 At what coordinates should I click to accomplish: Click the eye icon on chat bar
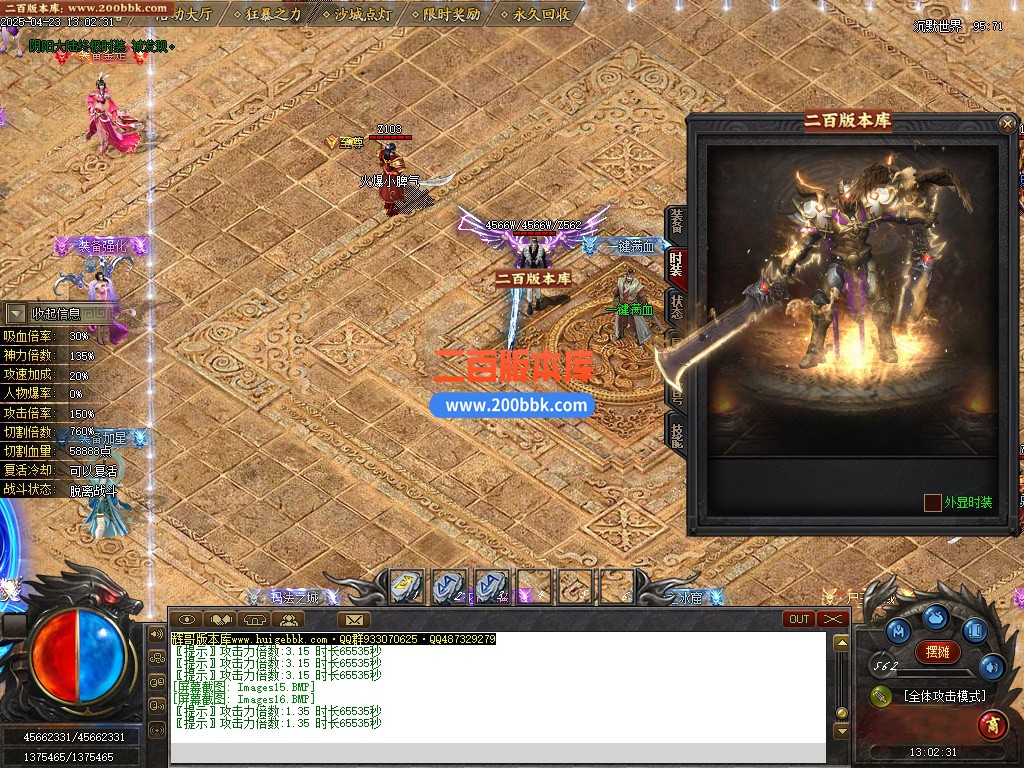tap(186, 620)
